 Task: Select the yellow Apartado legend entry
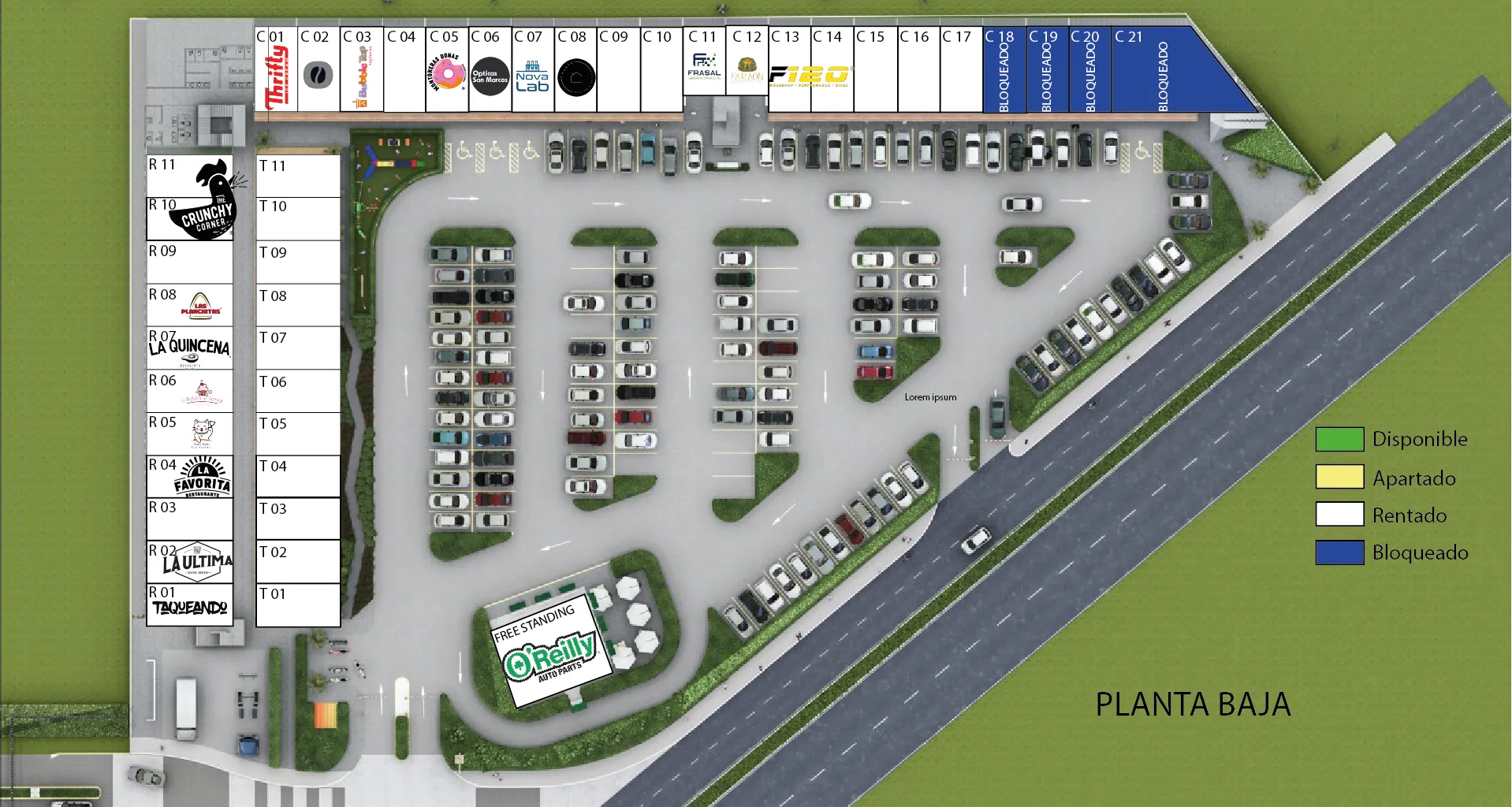point(1339,478)
